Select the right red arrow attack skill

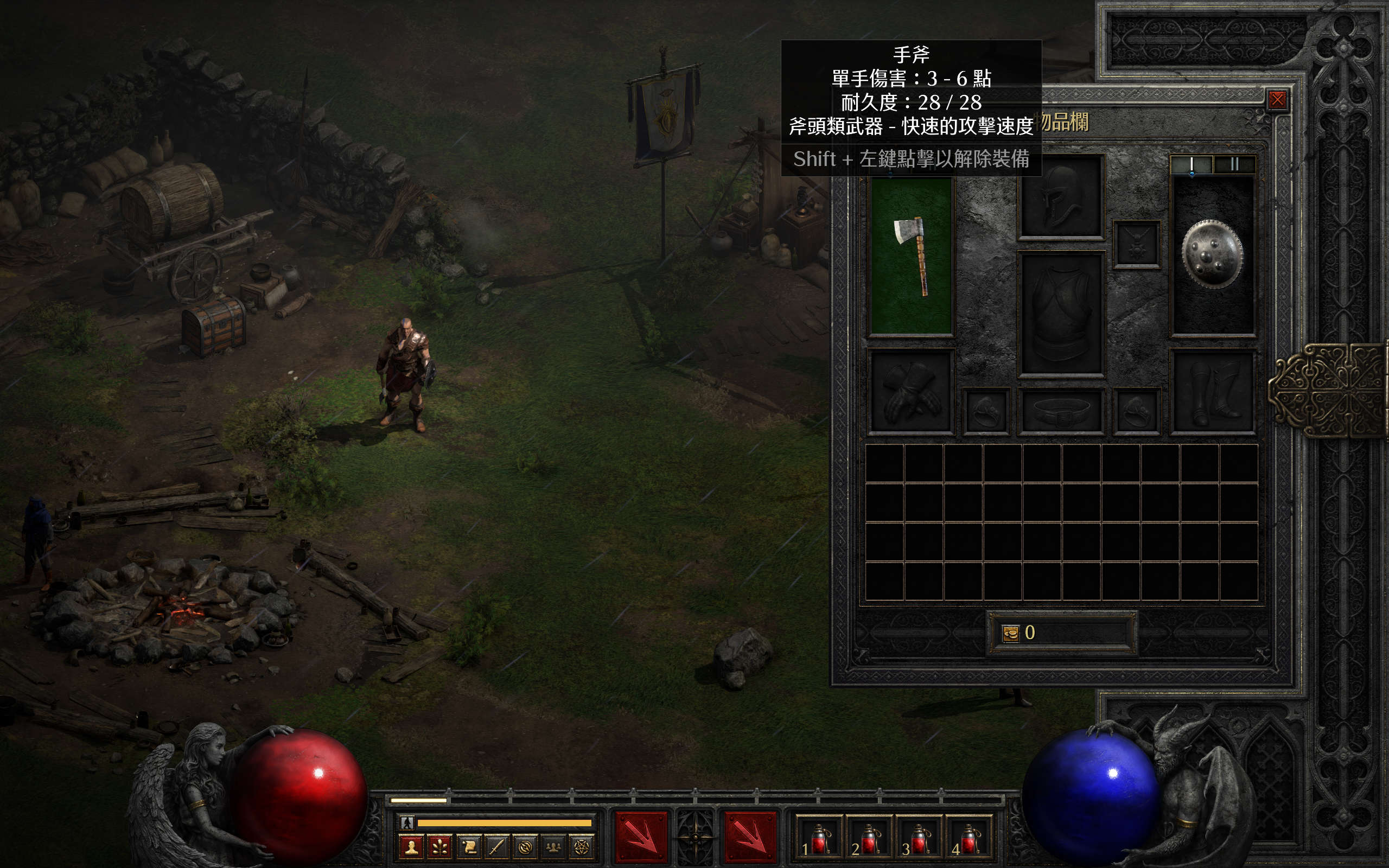(x=750, y=838)
